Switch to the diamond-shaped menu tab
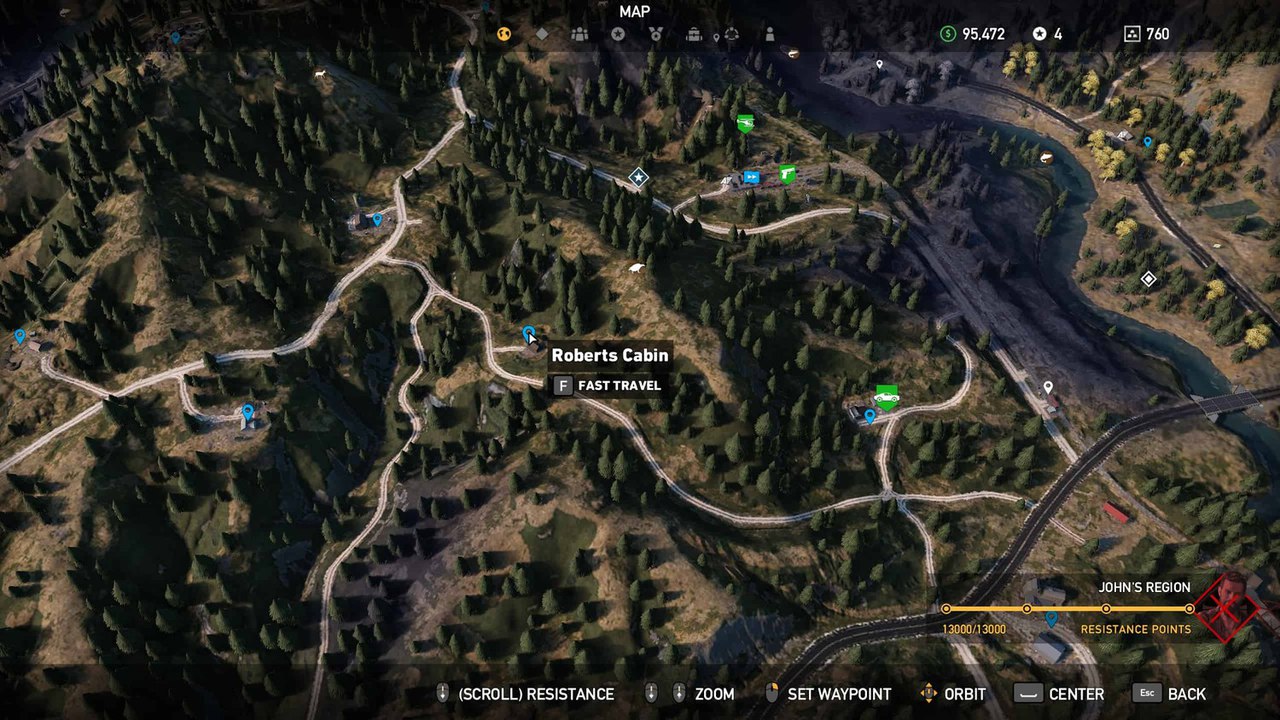Viewport: 1280px width, 720px height. tap(542, 34)
